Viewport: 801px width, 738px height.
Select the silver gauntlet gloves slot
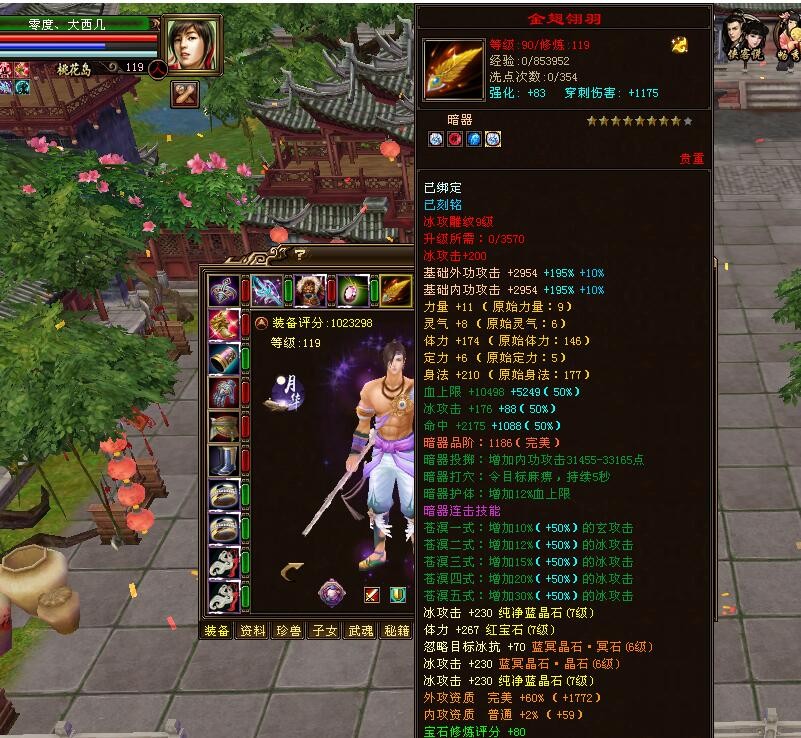click(223, 393)
